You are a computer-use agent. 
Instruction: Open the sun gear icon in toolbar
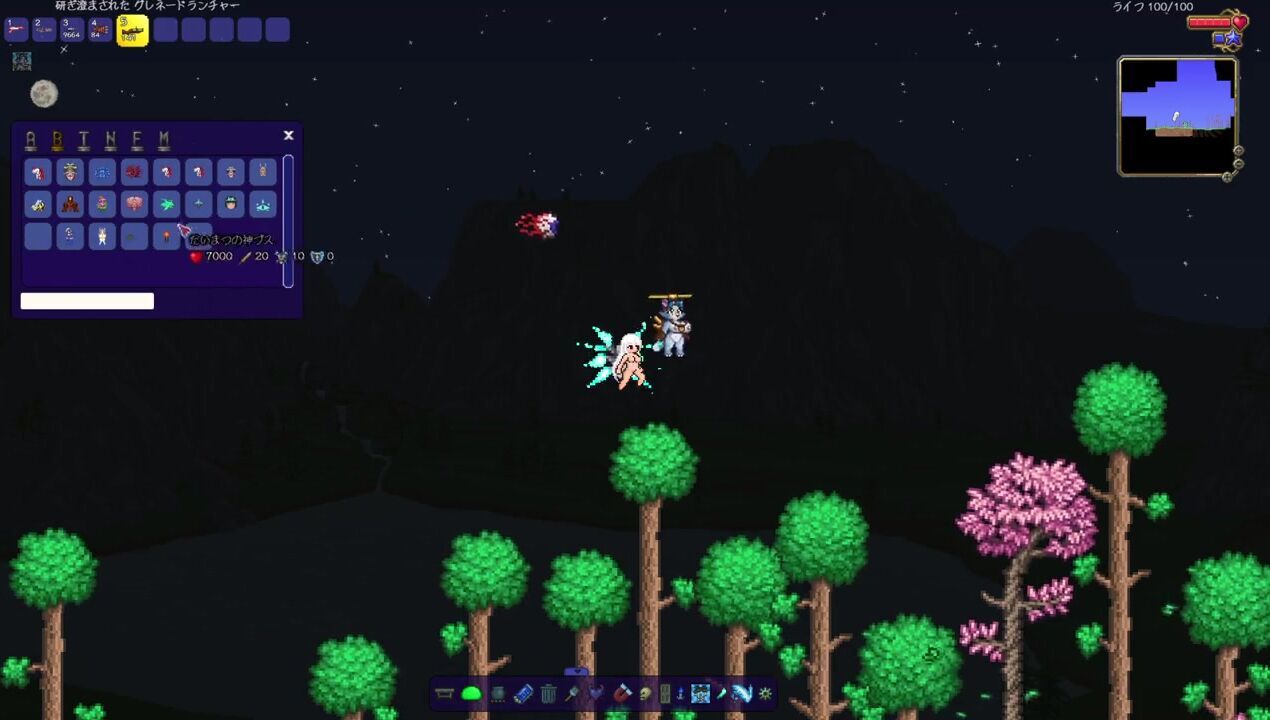click(x=766, y=693)
